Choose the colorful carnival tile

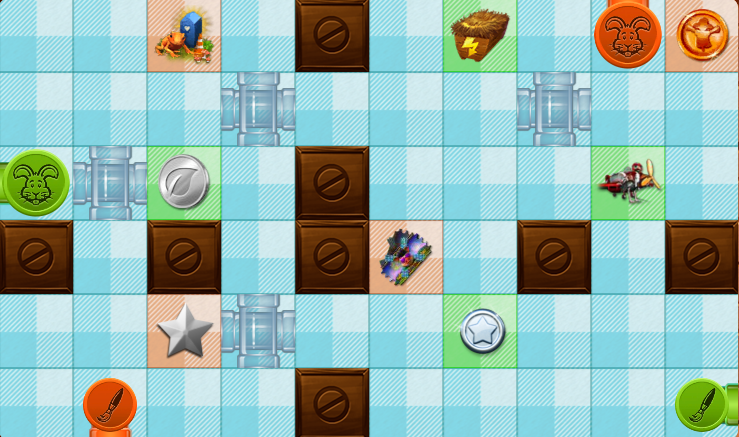point(406,257)
